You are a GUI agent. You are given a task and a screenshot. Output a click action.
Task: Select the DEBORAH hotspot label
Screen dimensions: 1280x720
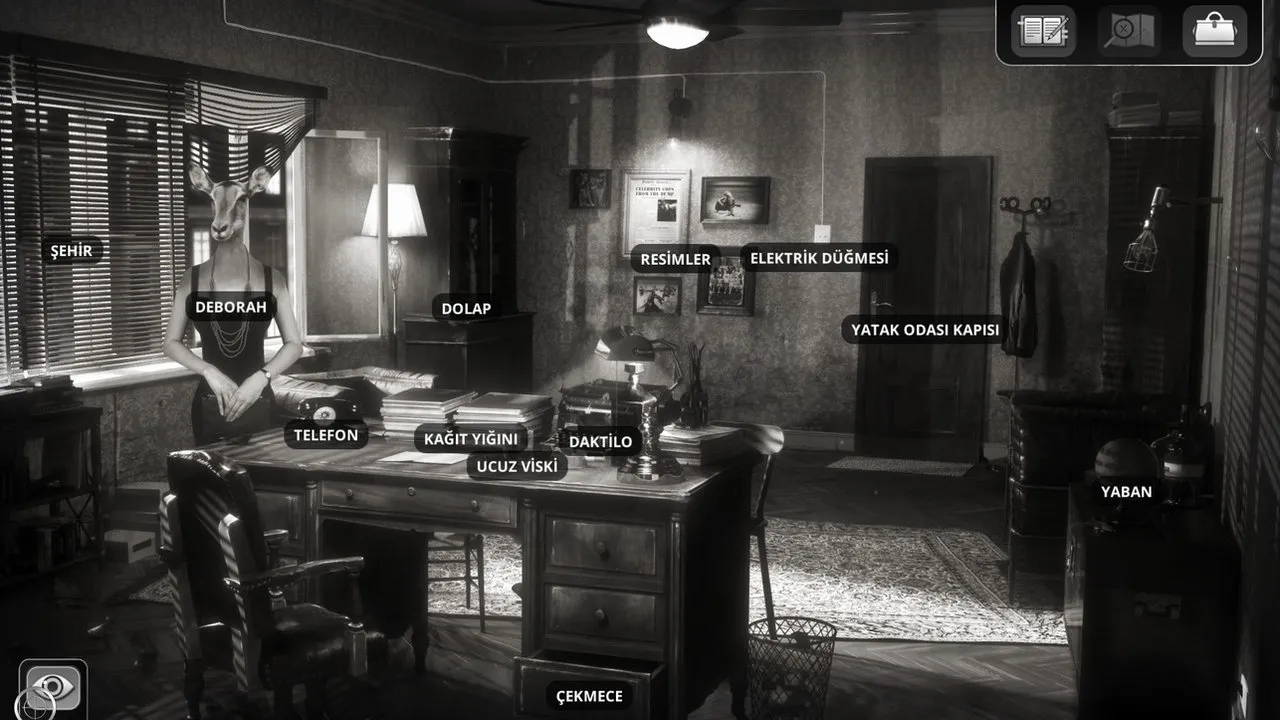(x=231, y=307)
